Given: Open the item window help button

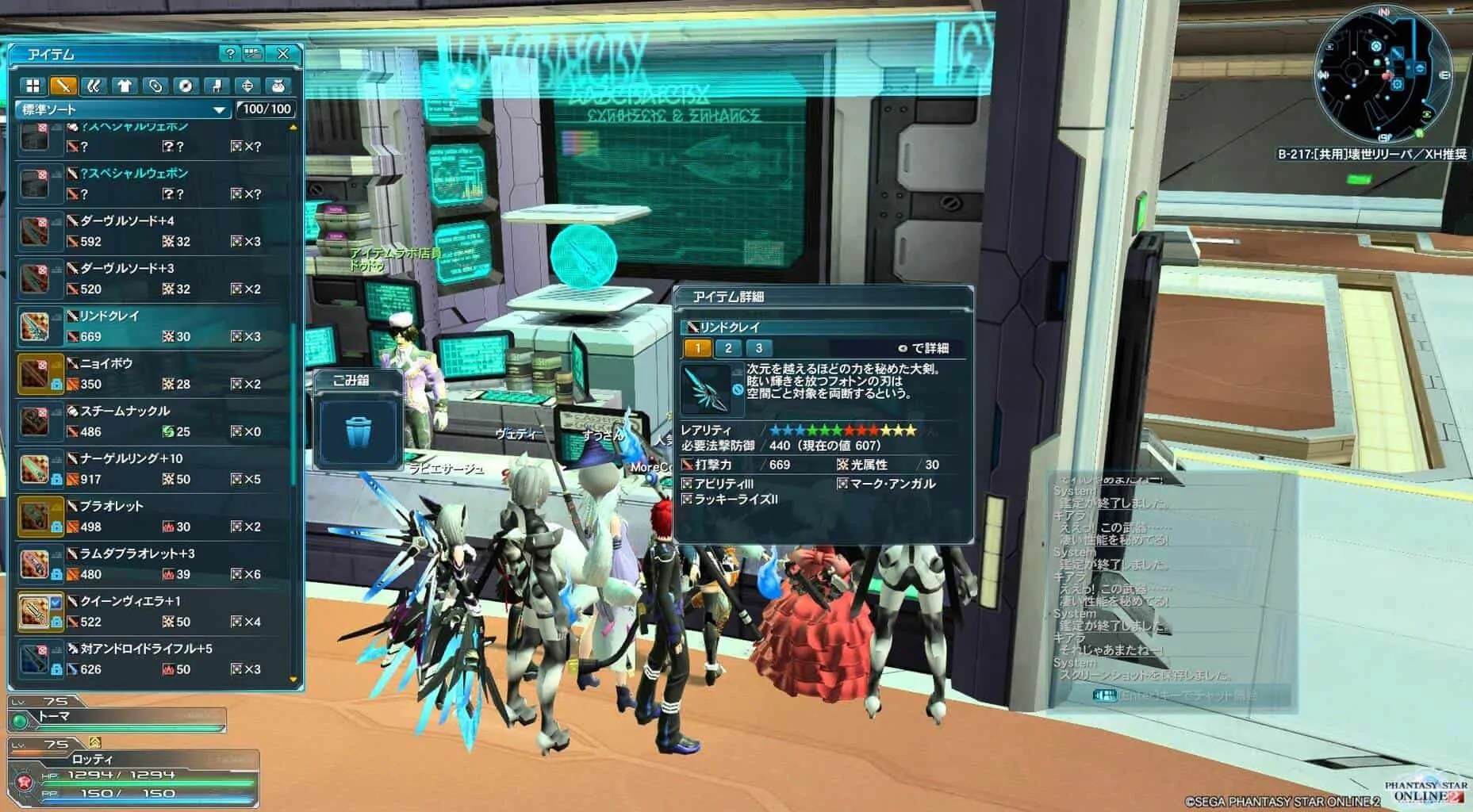Looking at the screenshot, I should (x=229, y=54).
